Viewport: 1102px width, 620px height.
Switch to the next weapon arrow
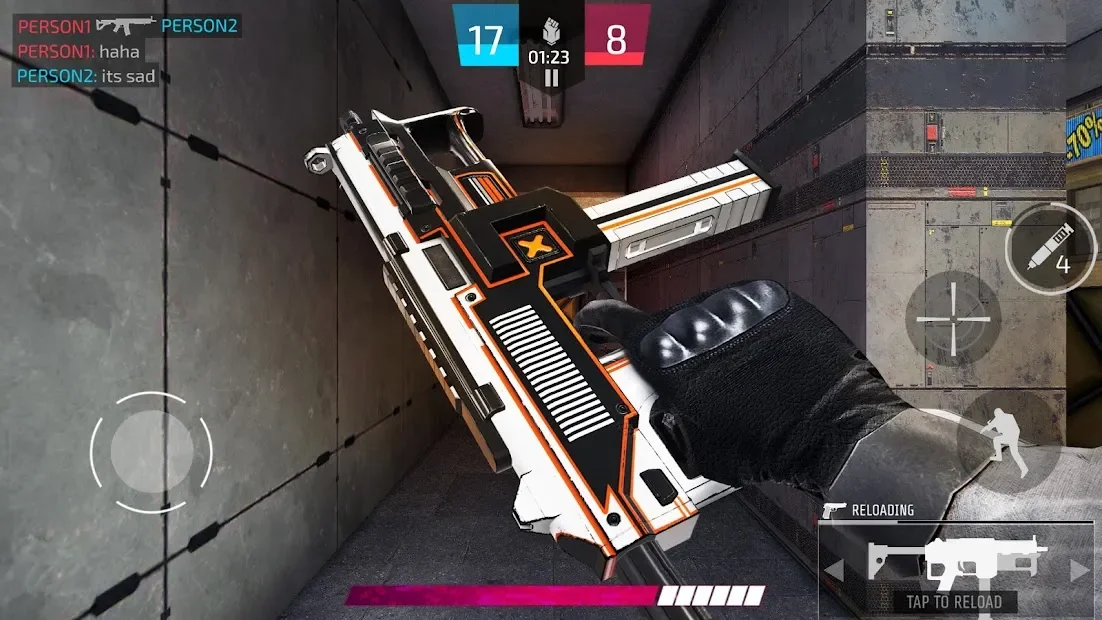1079,571
